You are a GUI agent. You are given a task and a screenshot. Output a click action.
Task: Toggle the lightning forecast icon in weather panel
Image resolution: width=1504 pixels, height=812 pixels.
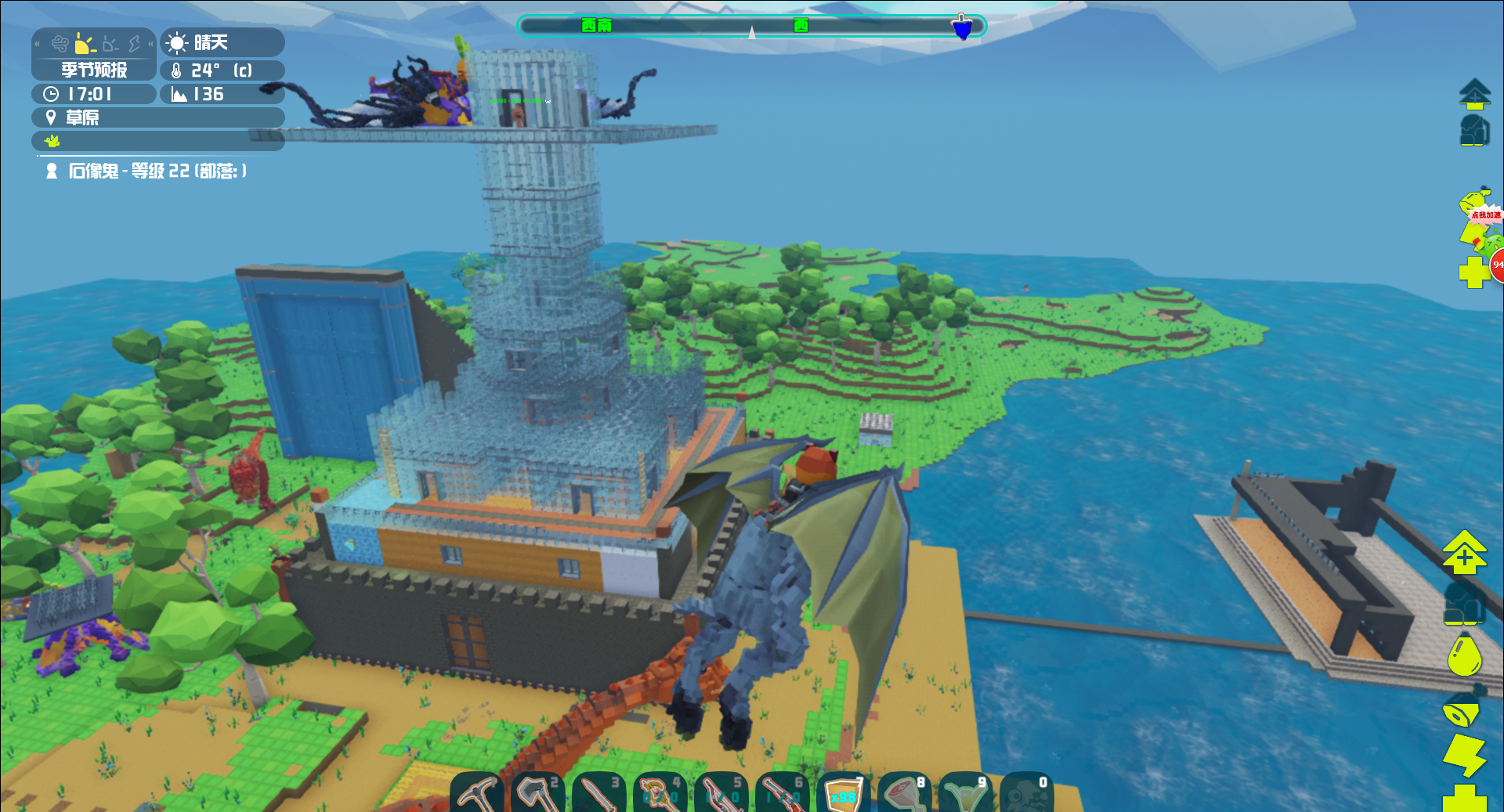tap(134, 44)
